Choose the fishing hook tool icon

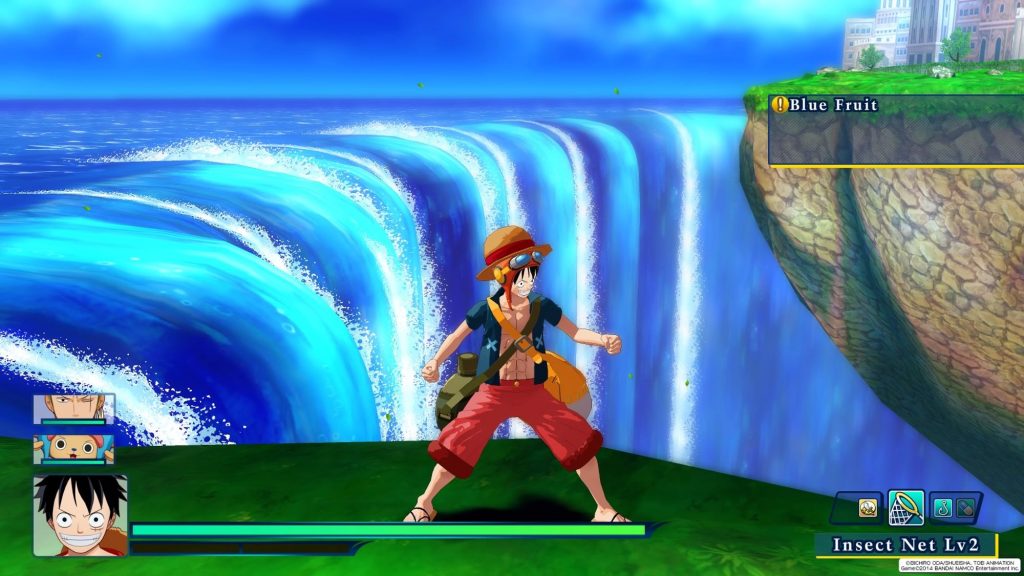[x=944, y=508]
